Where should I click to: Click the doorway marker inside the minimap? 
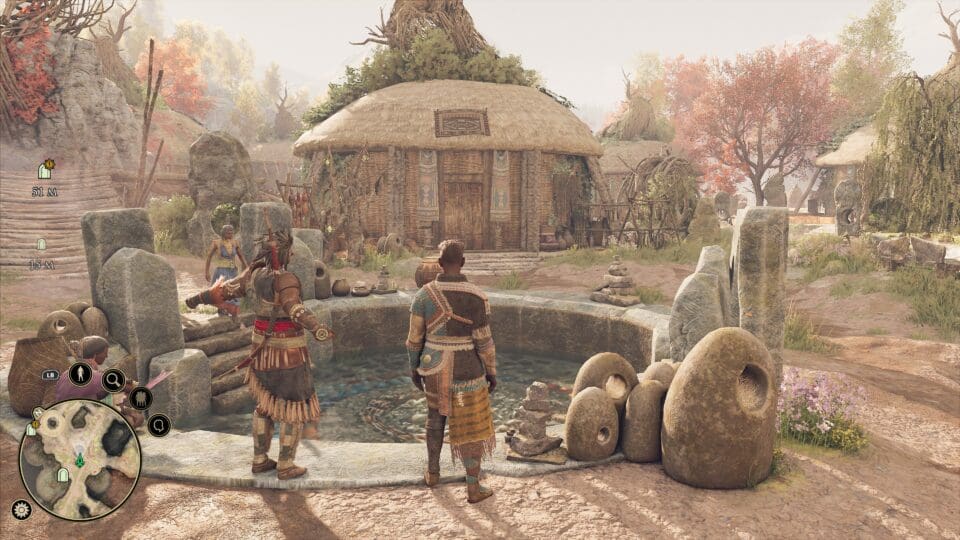(x=61, y=474)
